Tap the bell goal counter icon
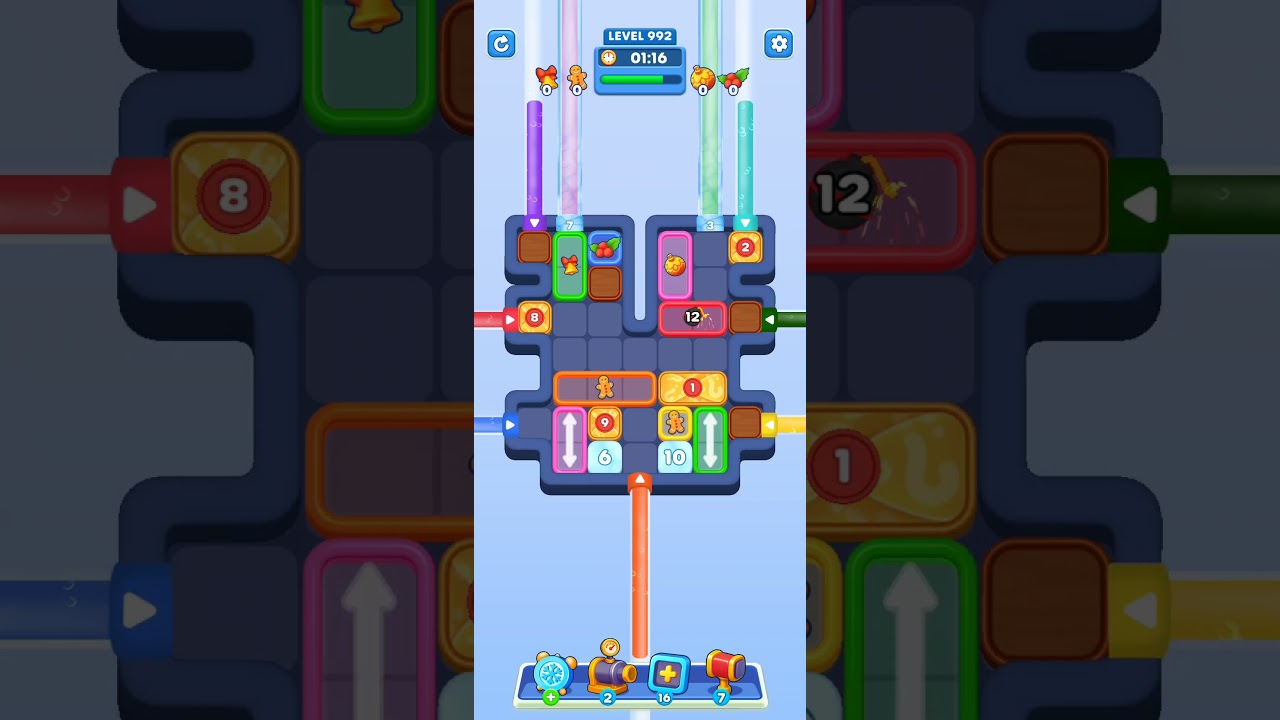Image resolution: width=1280 pixels, height=720 pixels. coord(547,77)
